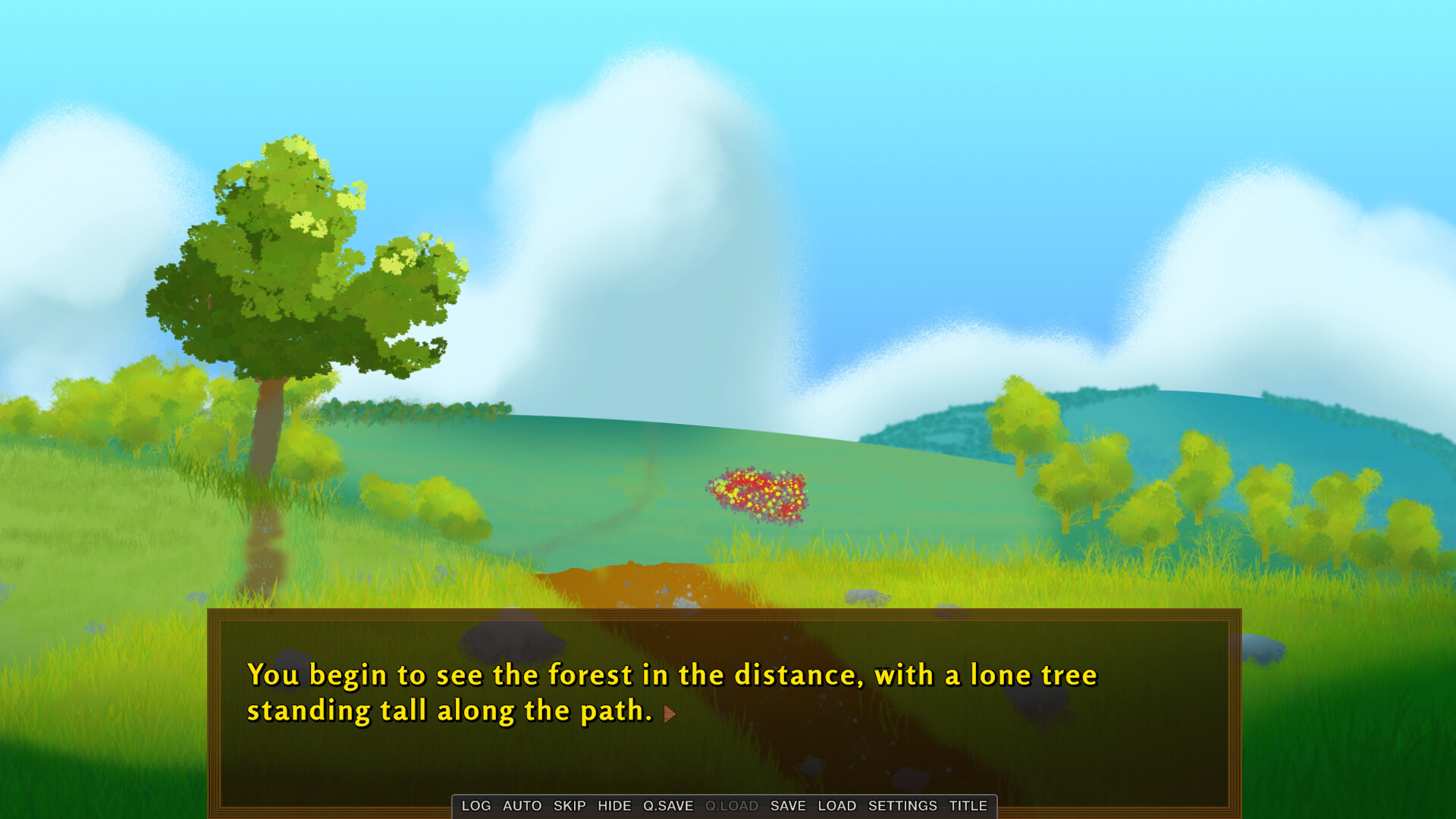1456x819 pixels.
Task: Click the advance arrow after the sentence
Action: tap(668, 714)
